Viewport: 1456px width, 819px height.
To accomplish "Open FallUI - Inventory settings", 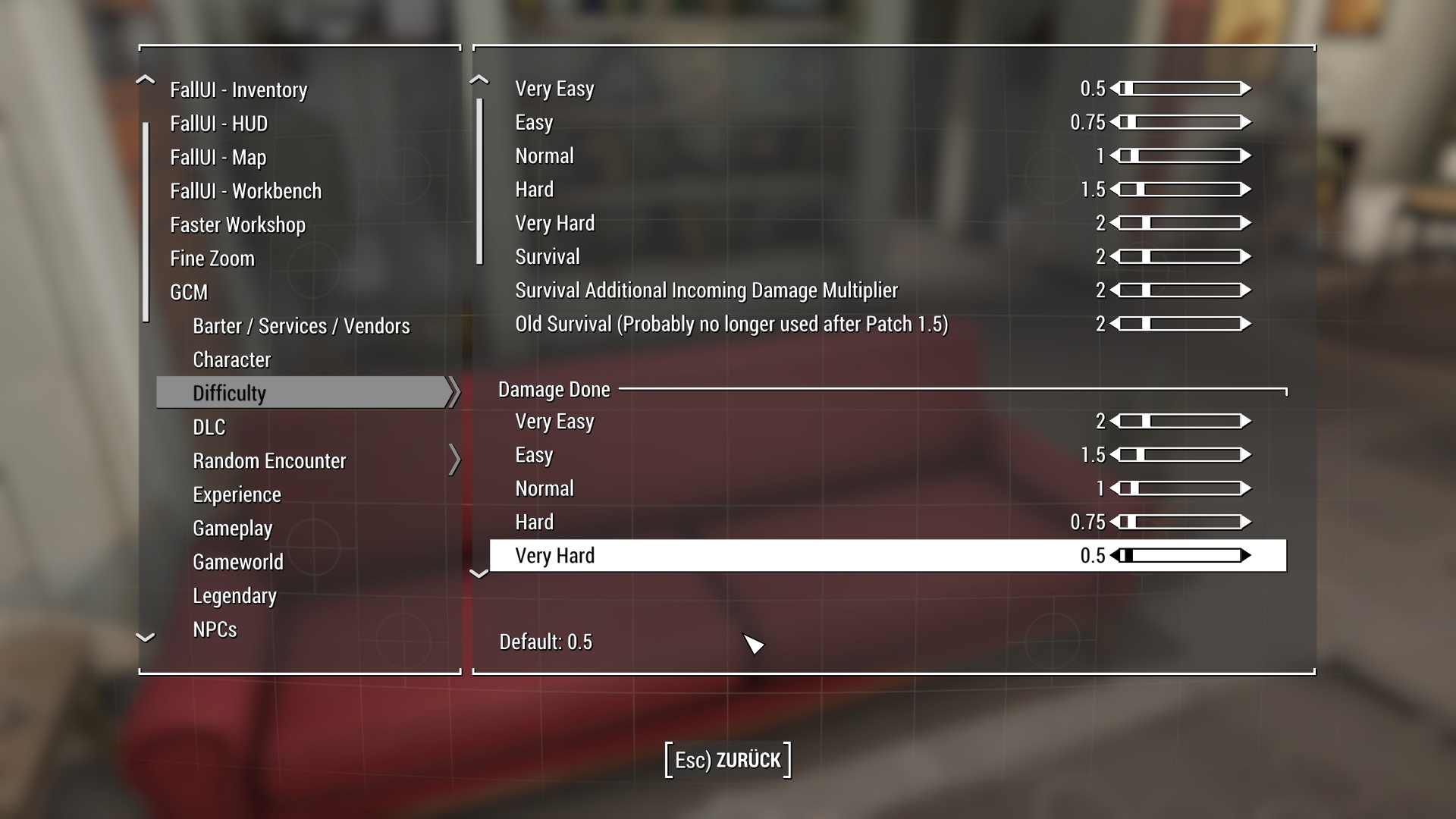I will (239, 89).
